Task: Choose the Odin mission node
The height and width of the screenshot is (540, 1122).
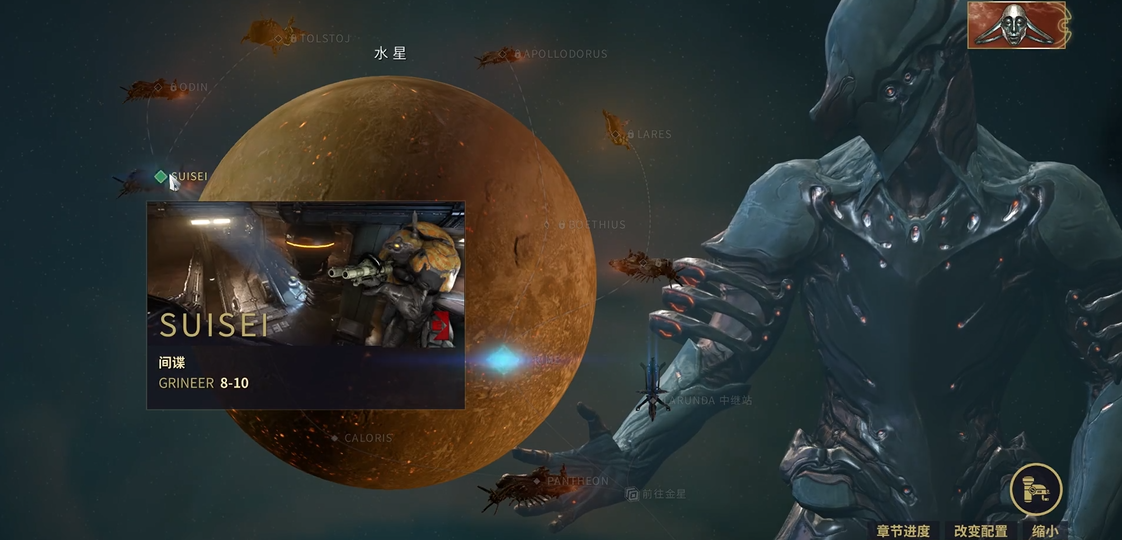Action: coord(173,87)
